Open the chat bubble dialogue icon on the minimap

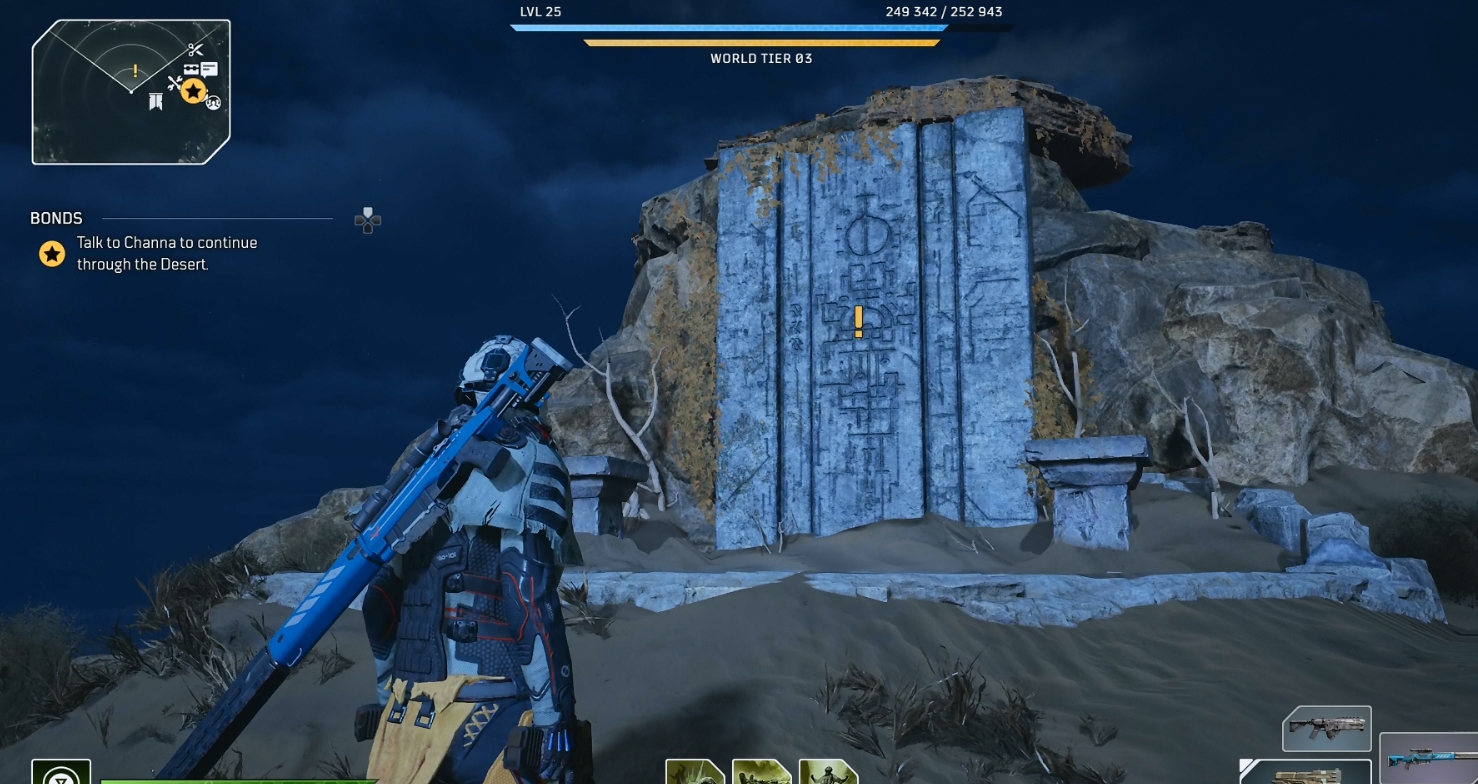point(209,69)
